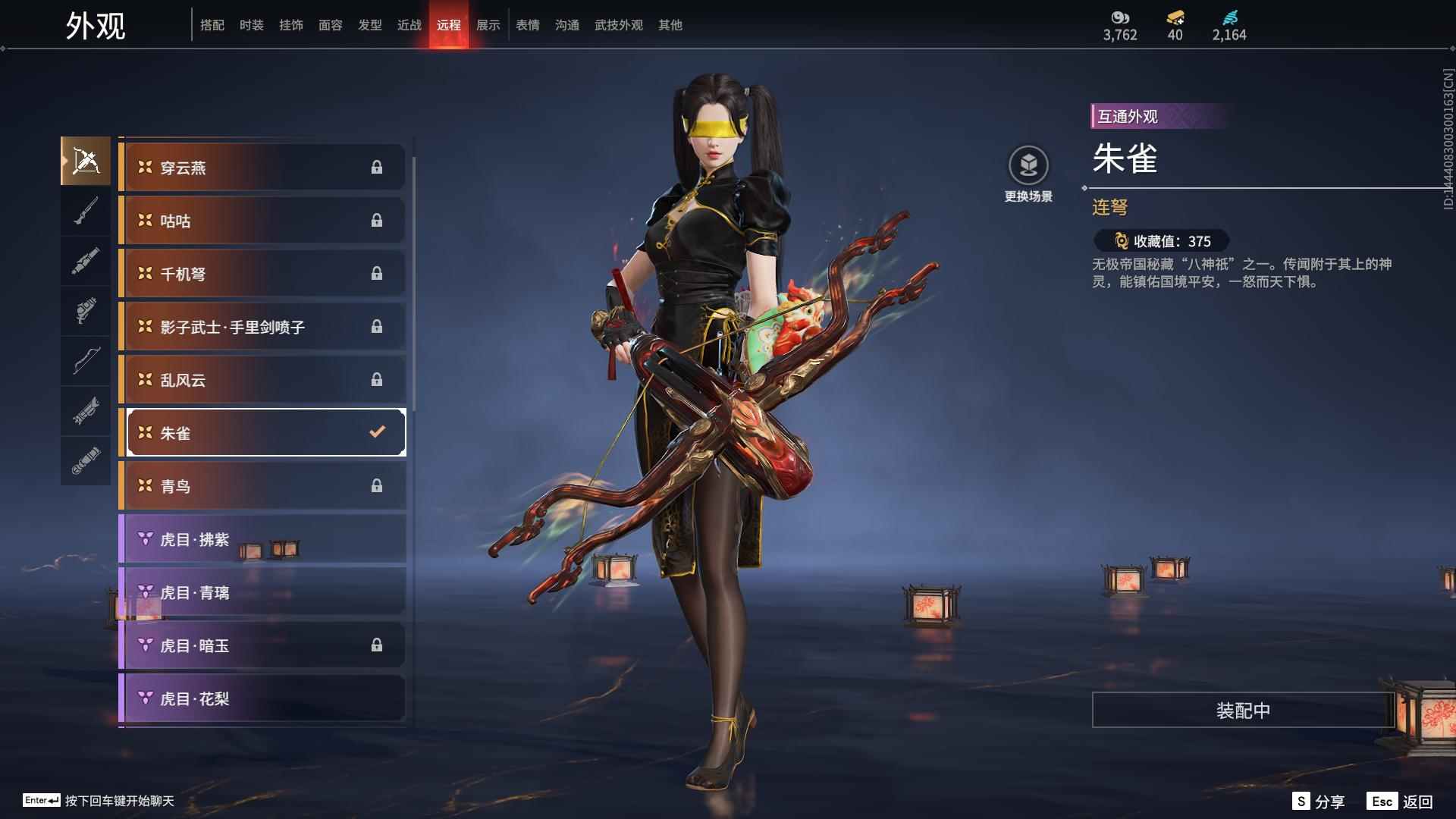
Task: Open the 表情 tab
Action: click(x=527, y=24)
